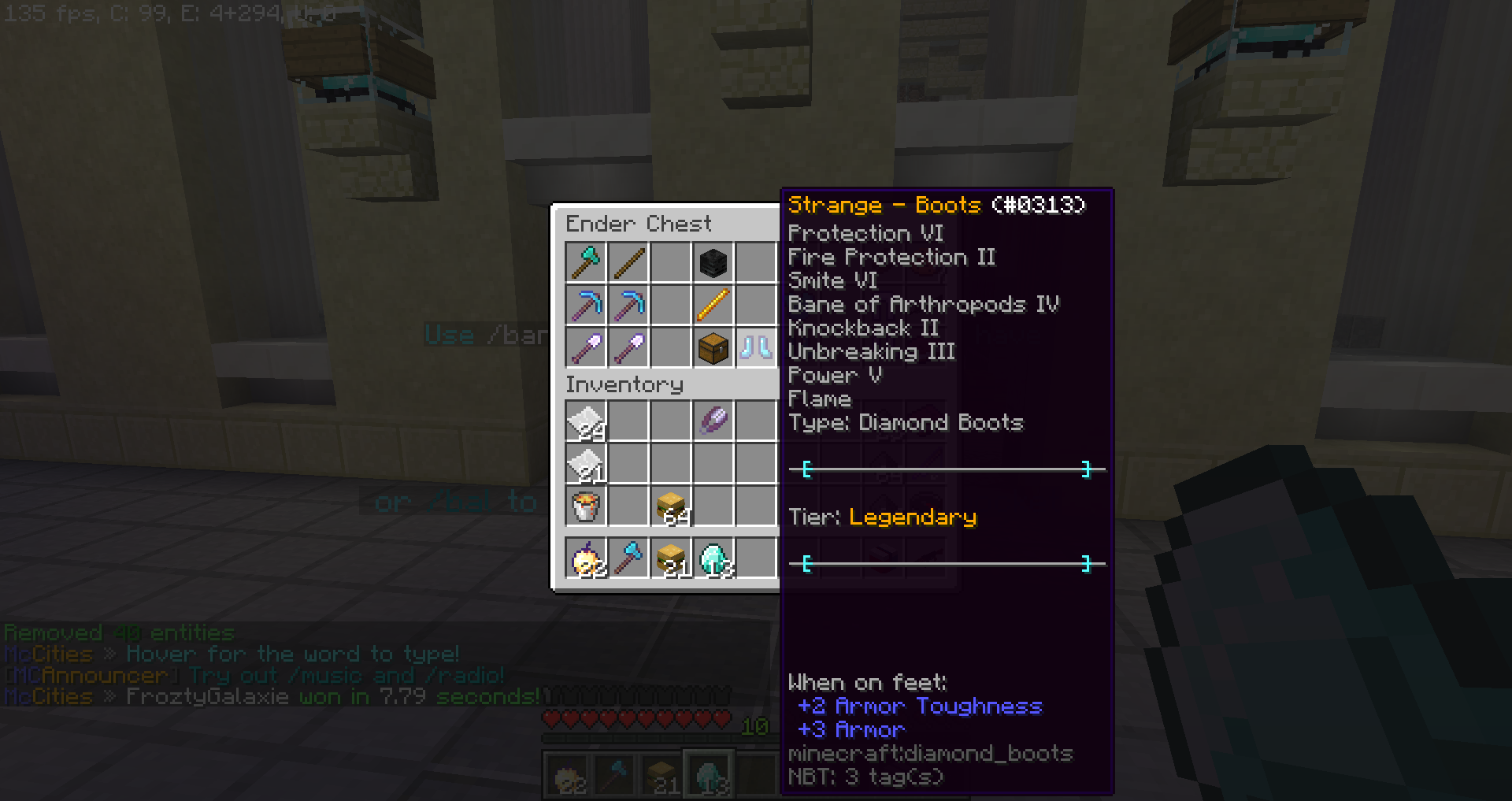Select the stack of 21 paper
Viewport: 1512px width, 801px height.
(586, 464)
